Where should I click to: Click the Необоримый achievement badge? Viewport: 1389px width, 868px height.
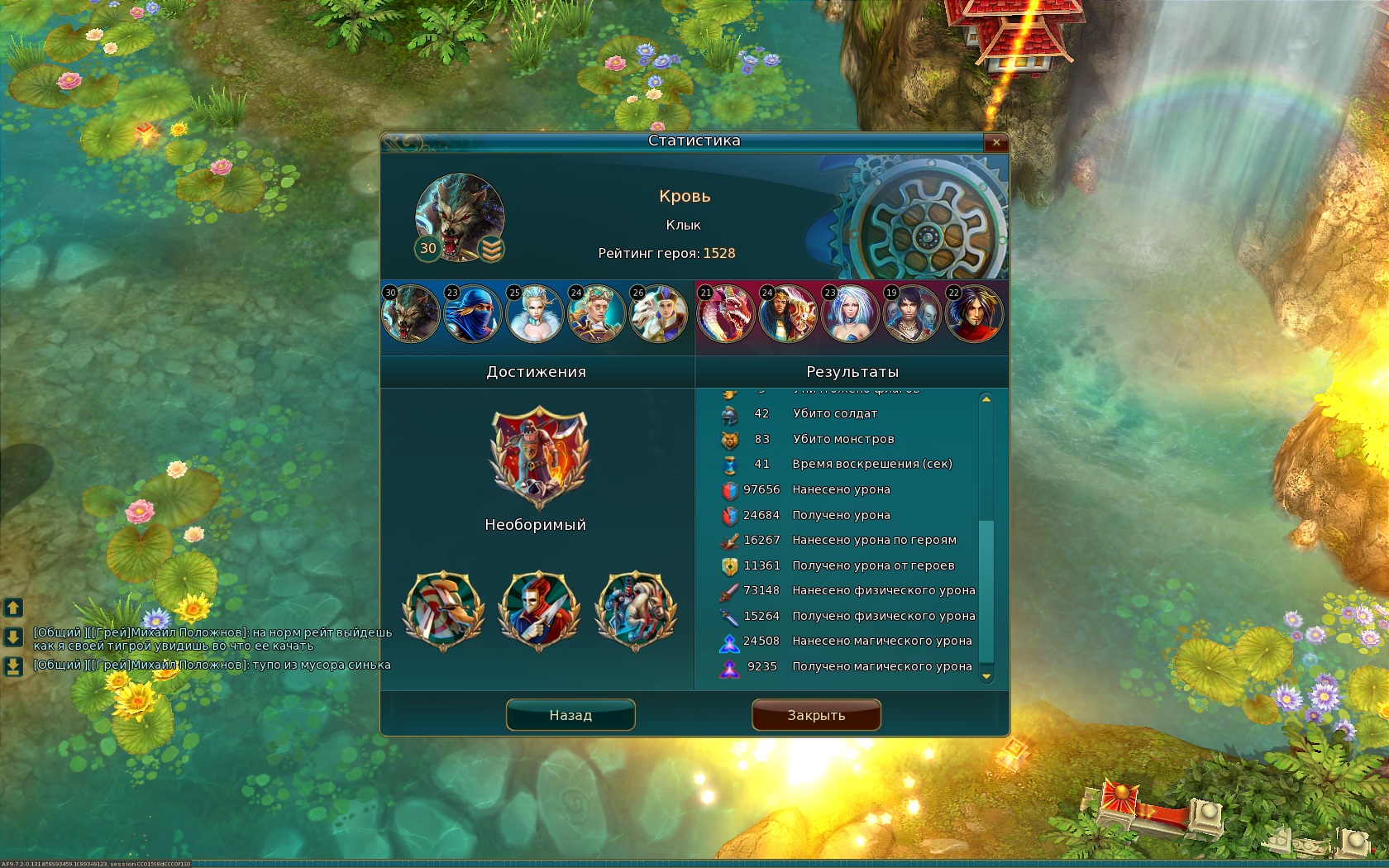click(x=539, y=457)
